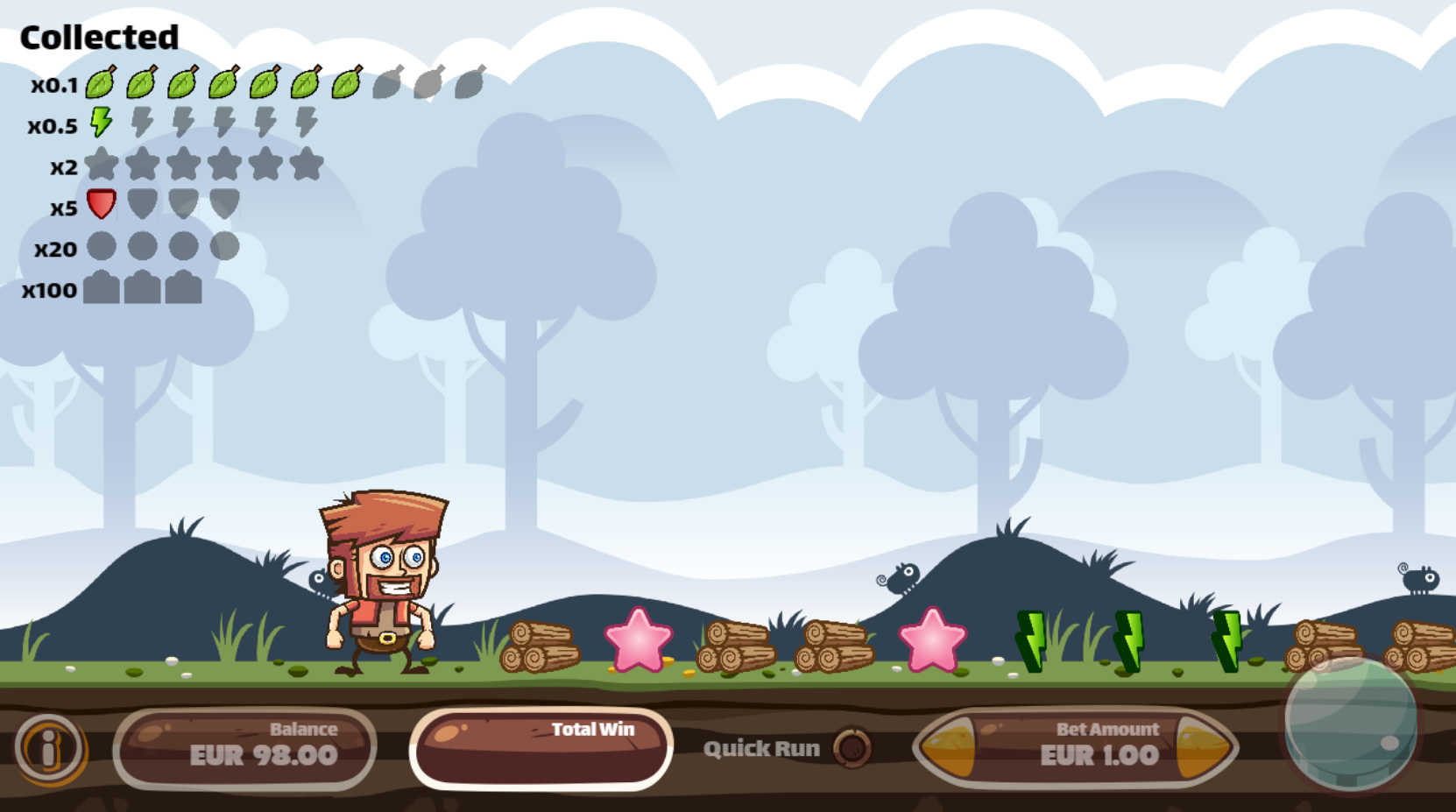Viewport: 1456px width, 812px height.
Task: Toggle the Quick Run option
Action: pyautogui.click(x=852, y=748)
